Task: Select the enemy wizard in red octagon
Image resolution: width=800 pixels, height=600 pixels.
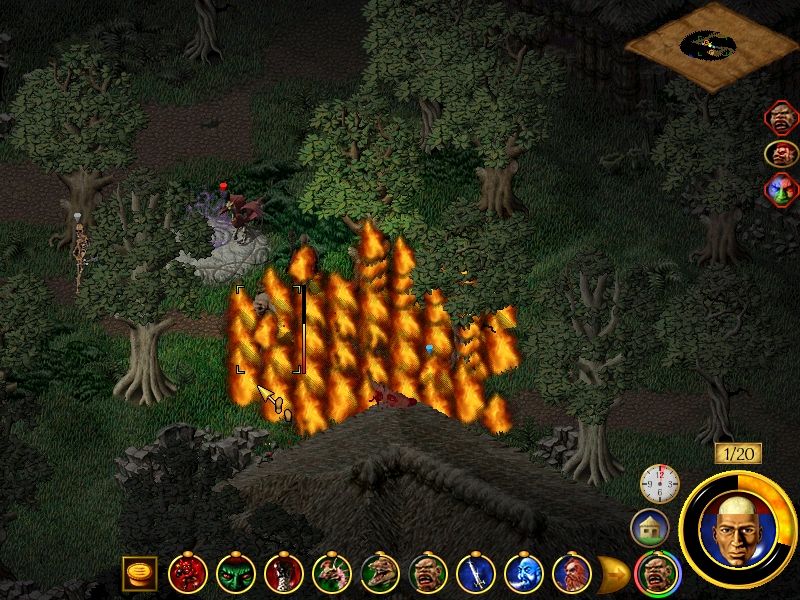Action: coord(782,119)
